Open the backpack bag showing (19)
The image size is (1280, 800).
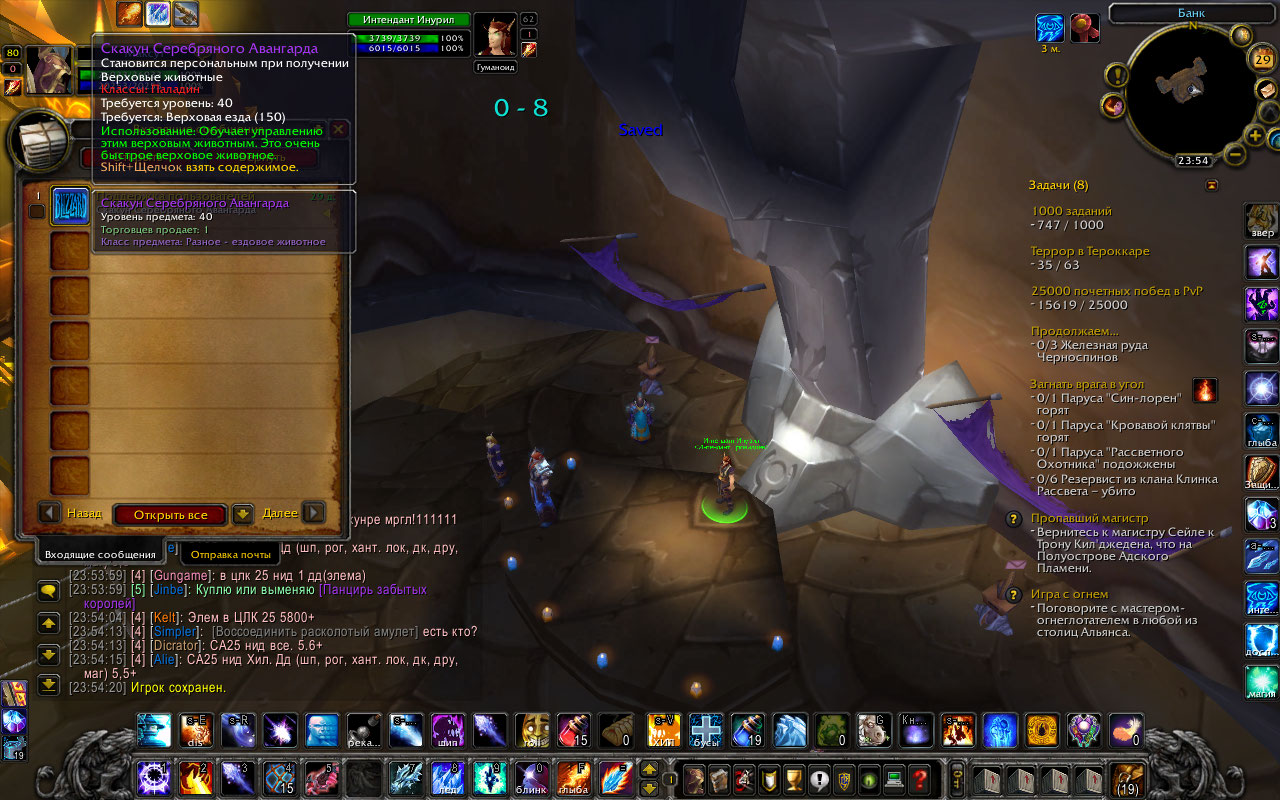[1128, 778]
